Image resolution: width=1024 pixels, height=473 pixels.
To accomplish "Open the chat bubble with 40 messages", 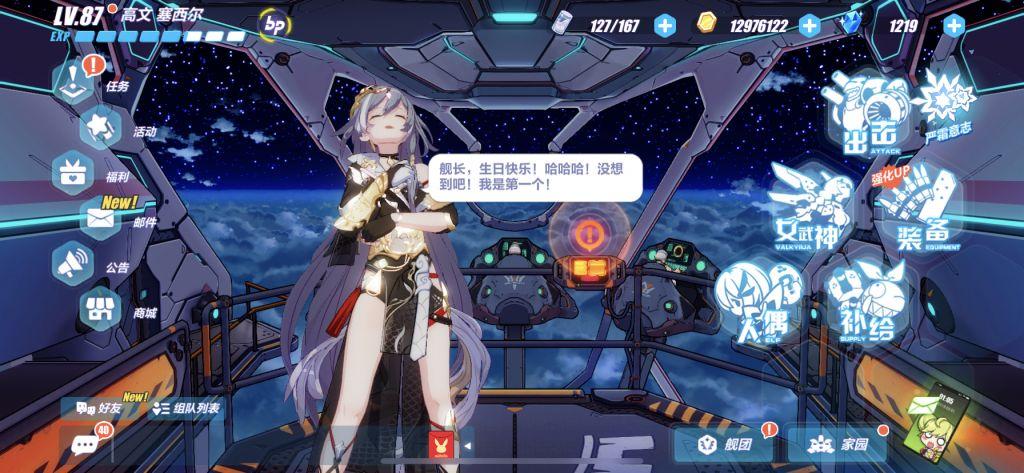I will pos(80,444).
